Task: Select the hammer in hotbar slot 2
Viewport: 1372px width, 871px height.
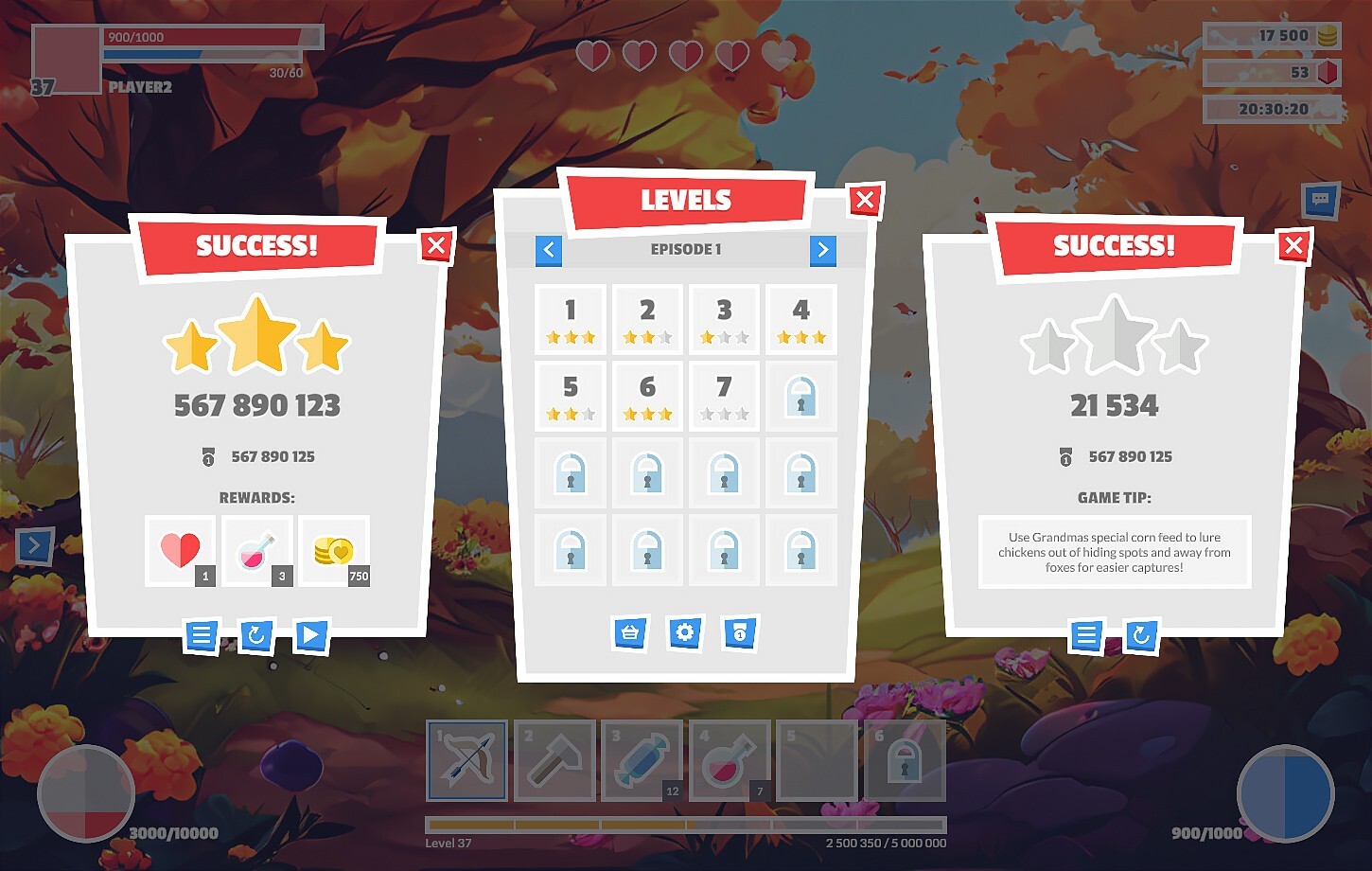Action: [x=554, y=760]
